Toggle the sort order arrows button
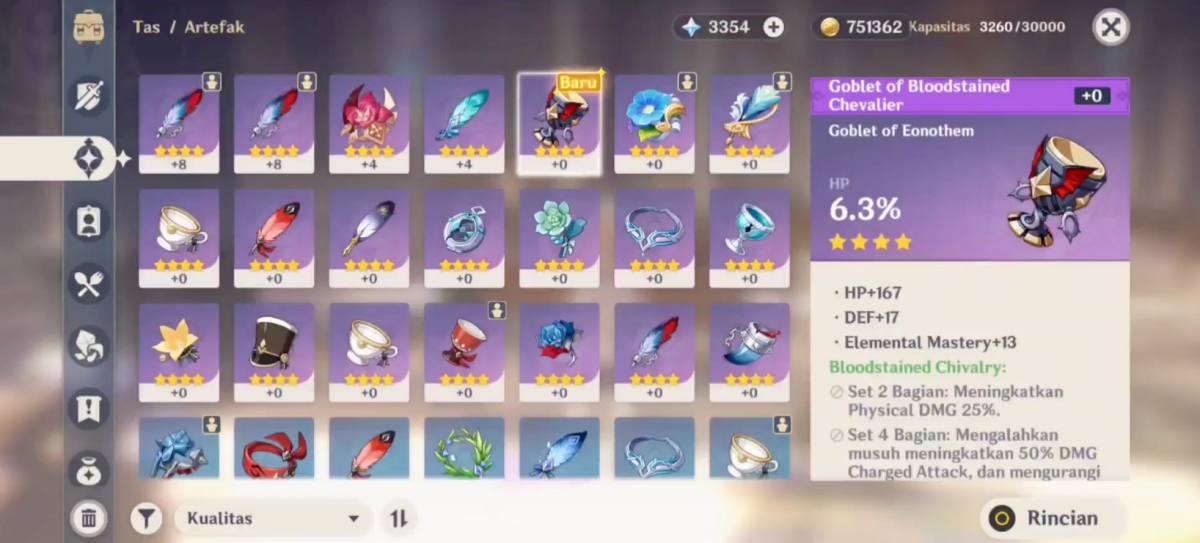The height and width of the screenshot is (543, 1200). click(x=399, y=518)
